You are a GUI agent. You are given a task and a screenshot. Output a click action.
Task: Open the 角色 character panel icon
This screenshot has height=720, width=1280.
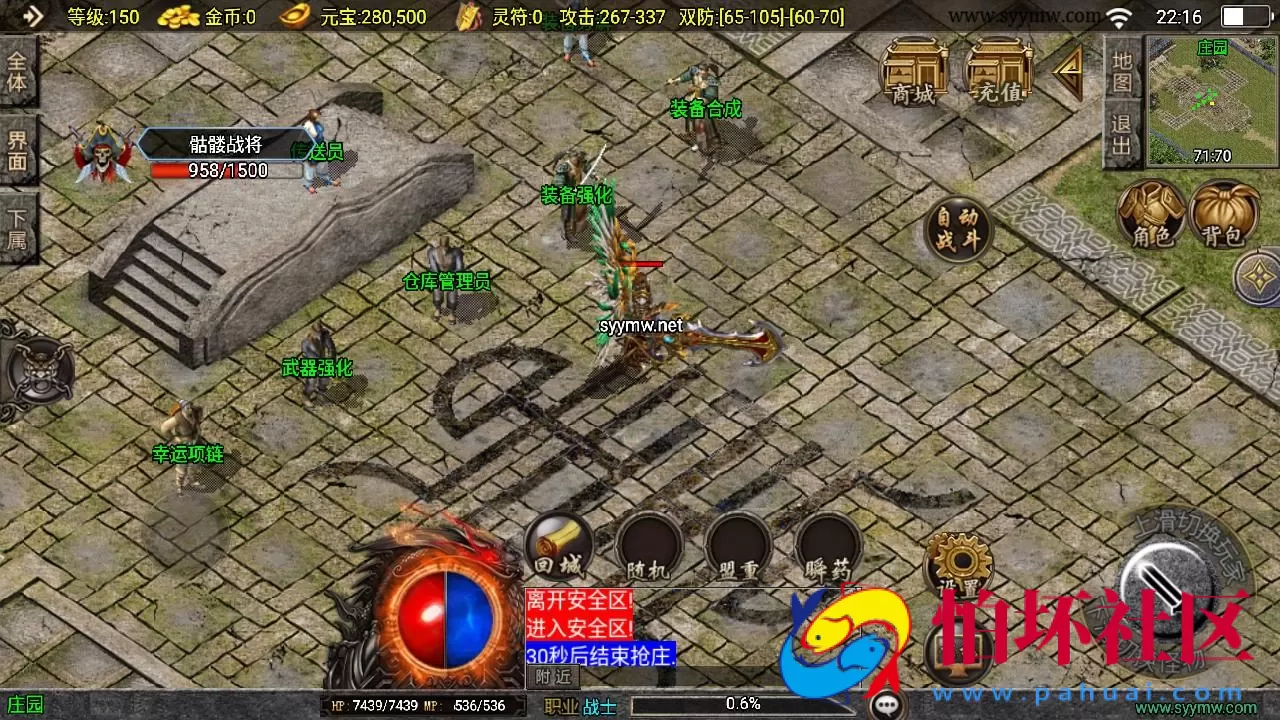click(1154, 215)
